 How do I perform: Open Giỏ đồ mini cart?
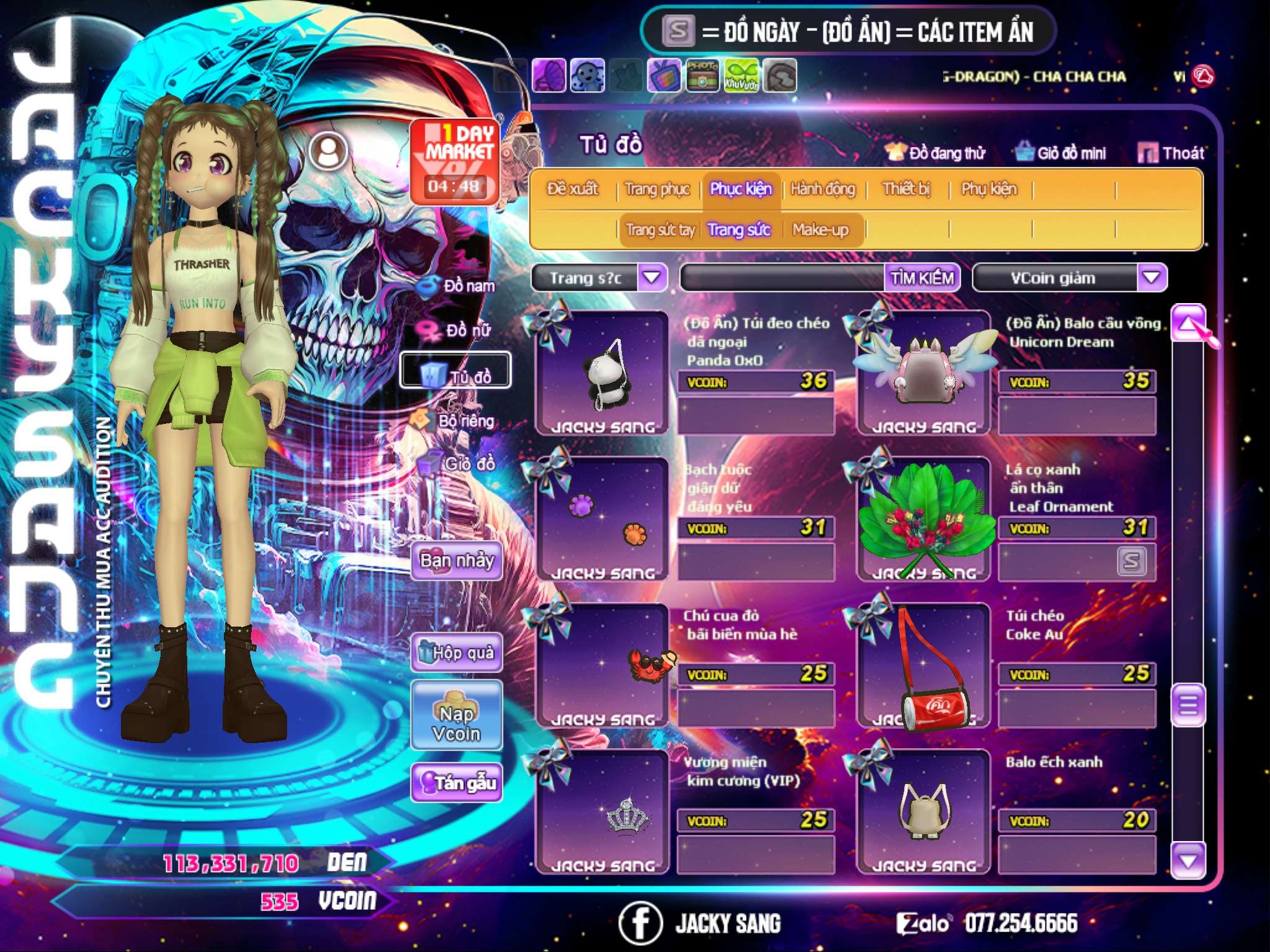(x=1061, y=153)
